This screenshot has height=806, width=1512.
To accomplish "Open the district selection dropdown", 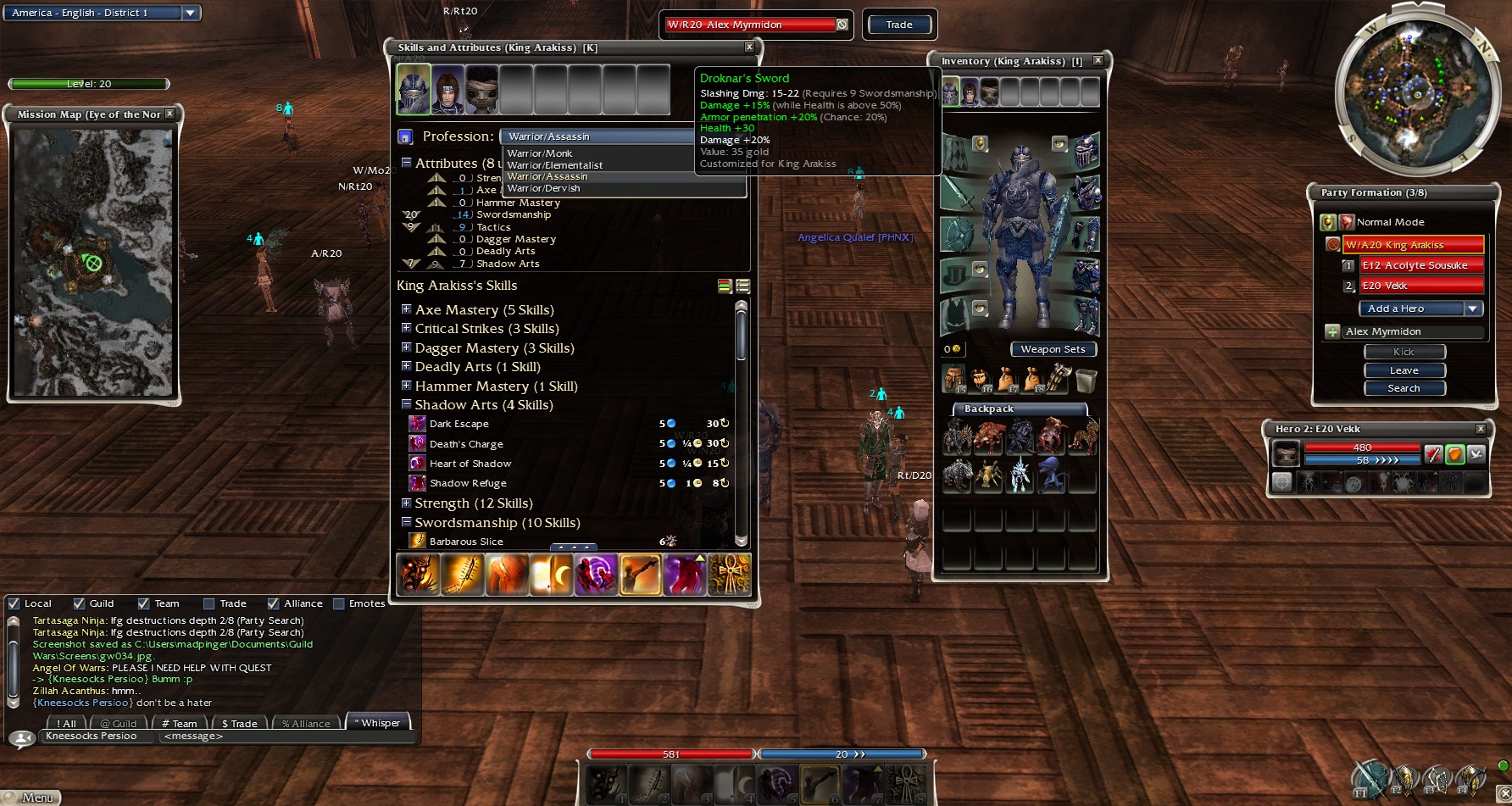I will (191, 13).
